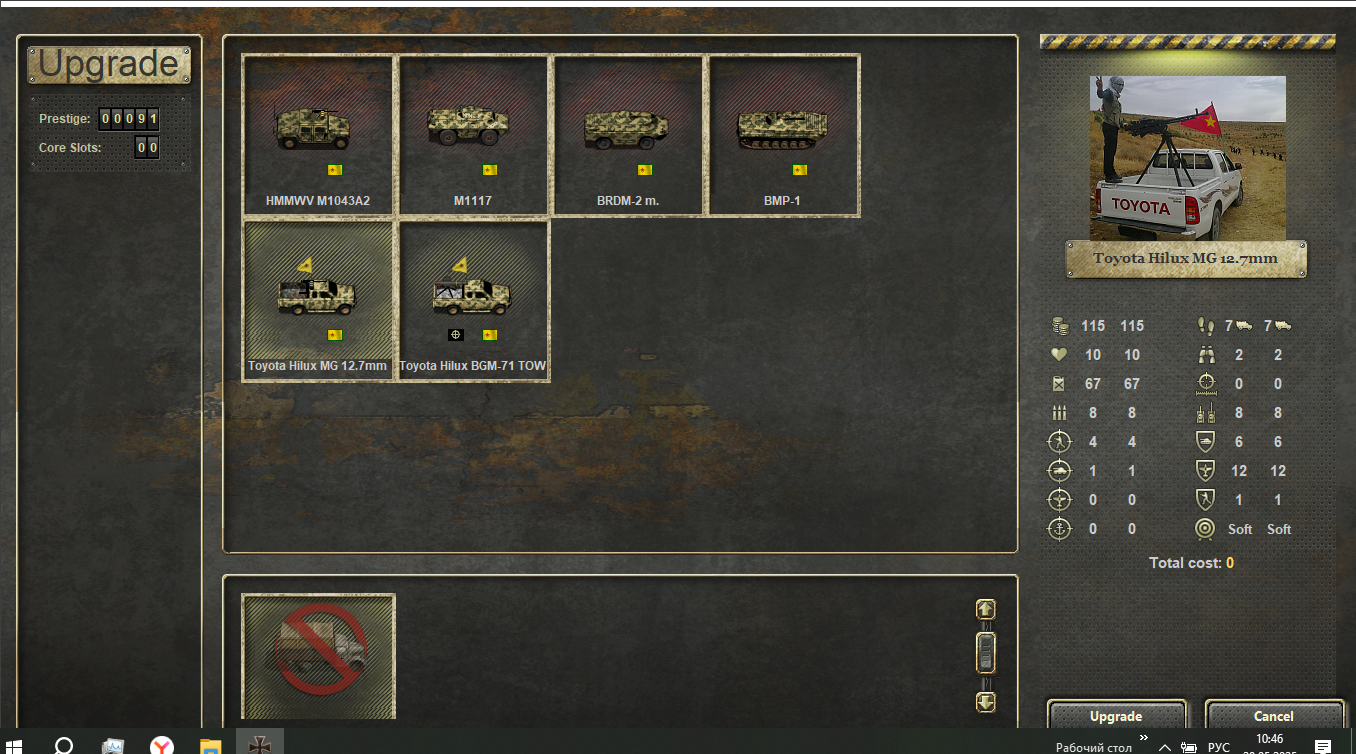Viewport: 1356px width, 754px height.
Task: Select the Toyota Hilux BGM-71 TOW
Action: coord(473,300)
